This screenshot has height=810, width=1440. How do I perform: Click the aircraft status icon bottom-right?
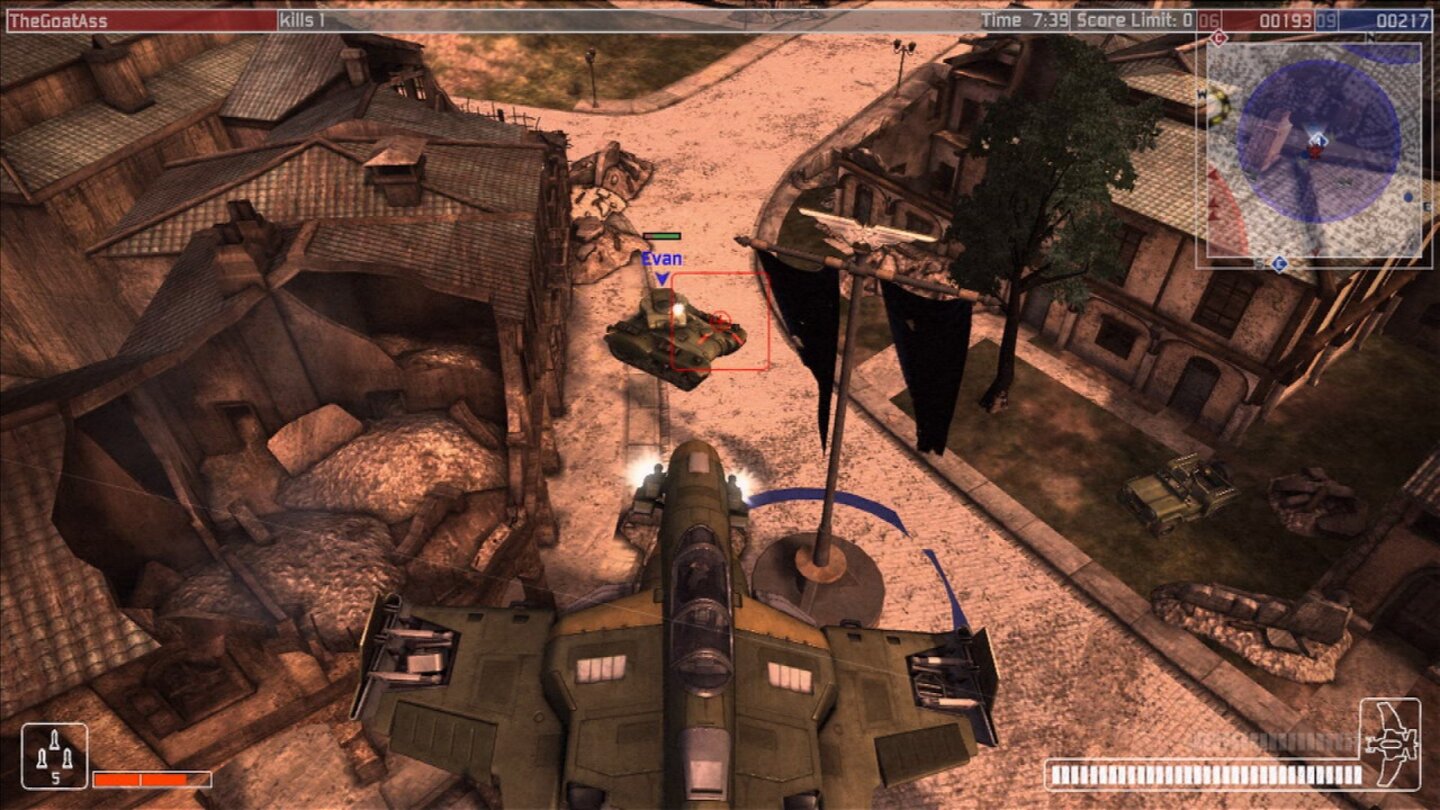(1390, 745)
